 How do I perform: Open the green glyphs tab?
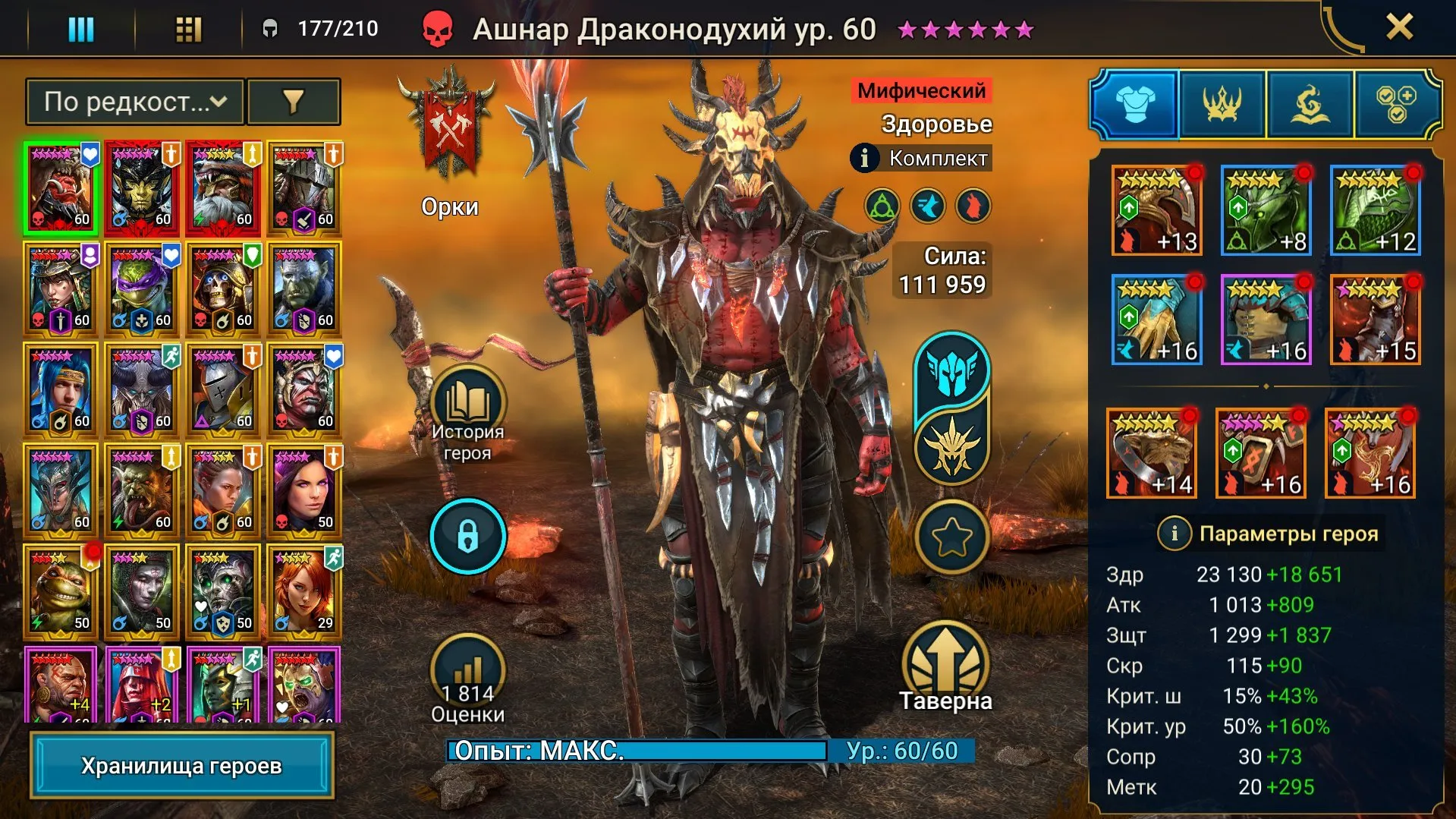[1309, 105]
